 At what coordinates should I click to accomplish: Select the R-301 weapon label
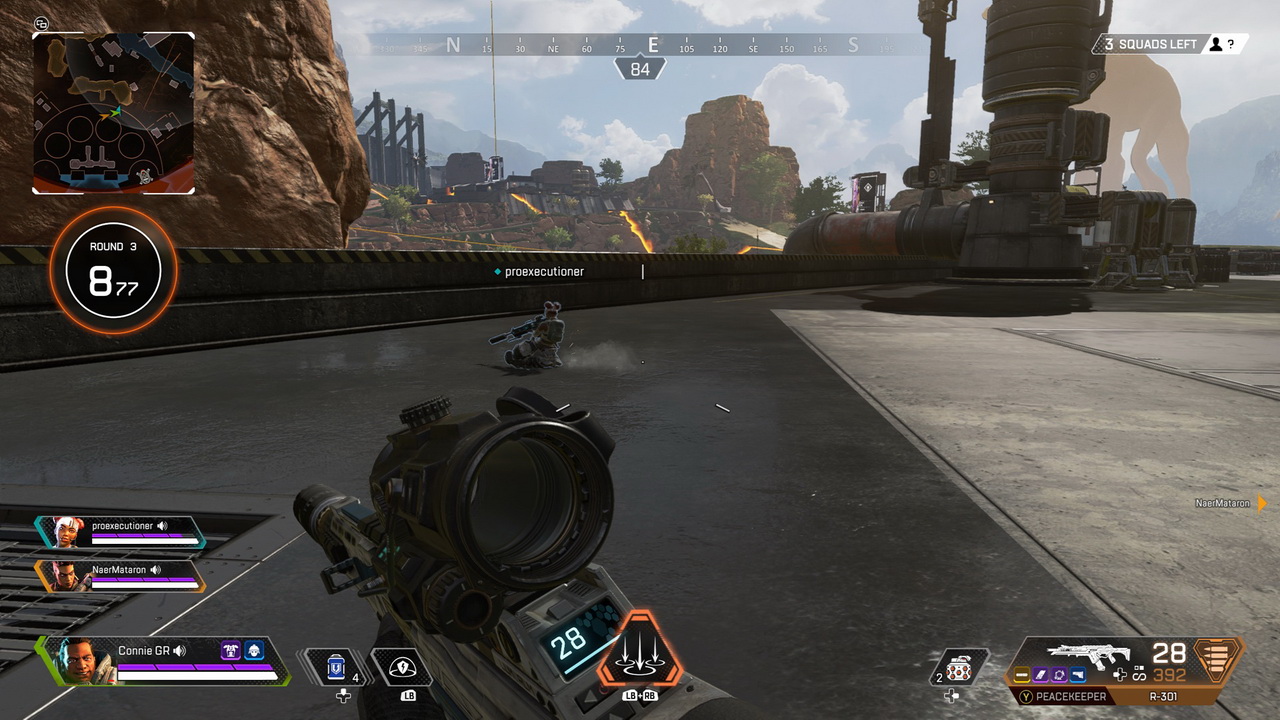[1165, 697]
